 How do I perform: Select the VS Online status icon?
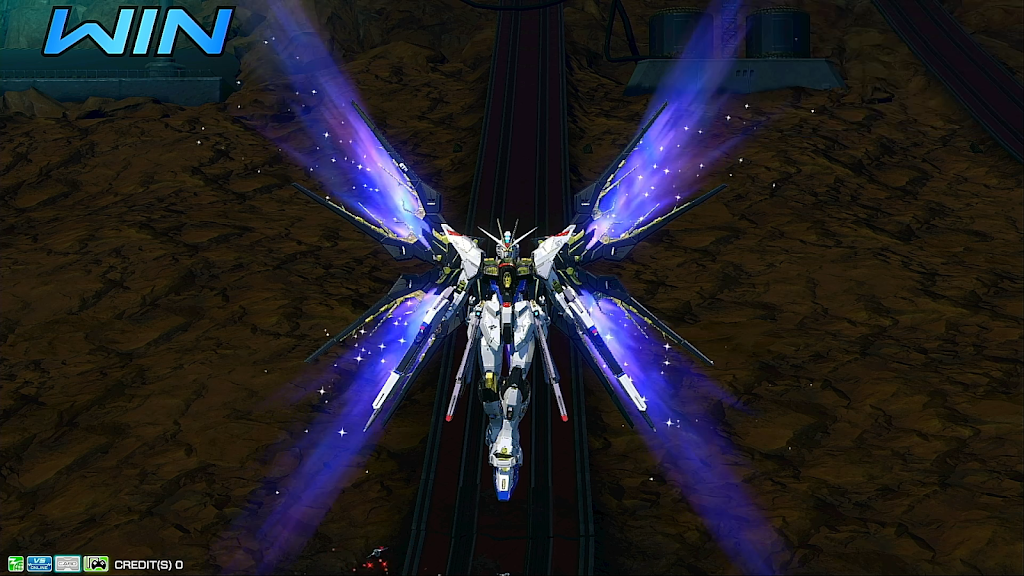[x=40, y=564]
